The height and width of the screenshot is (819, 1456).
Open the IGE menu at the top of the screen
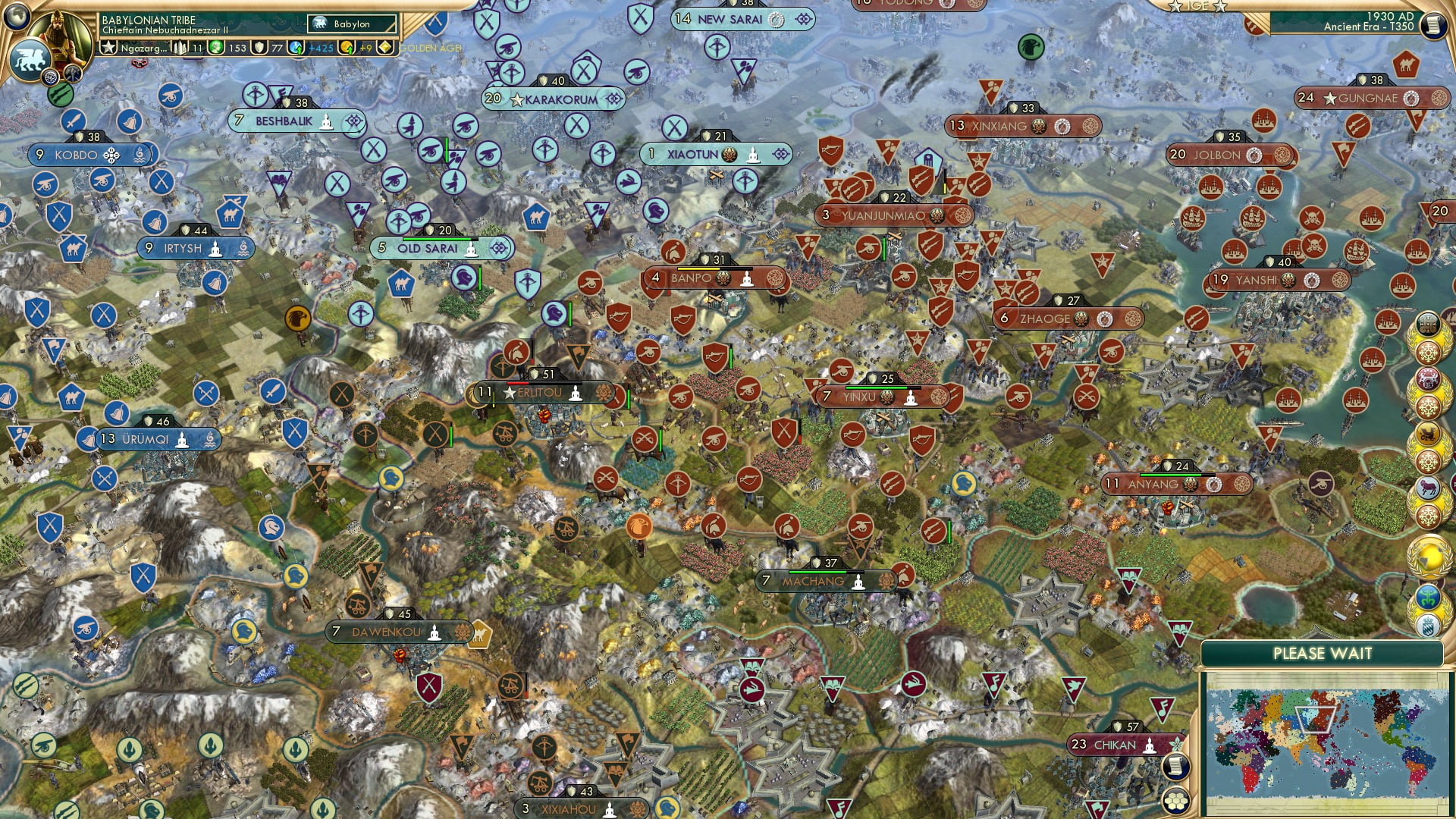[1196, 6]
